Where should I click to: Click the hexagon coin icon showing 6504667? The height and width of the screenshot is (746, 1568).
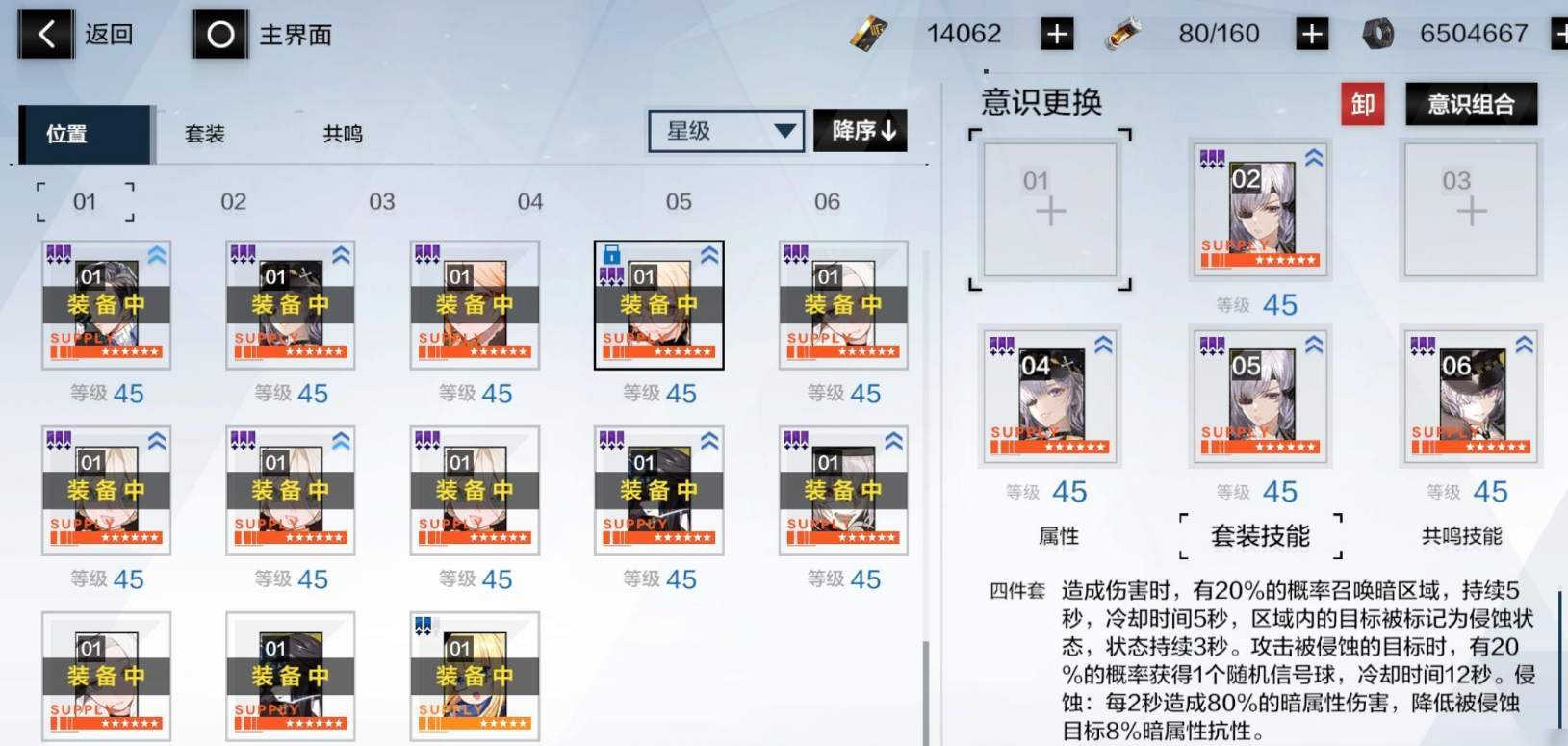pos(1378,32)
